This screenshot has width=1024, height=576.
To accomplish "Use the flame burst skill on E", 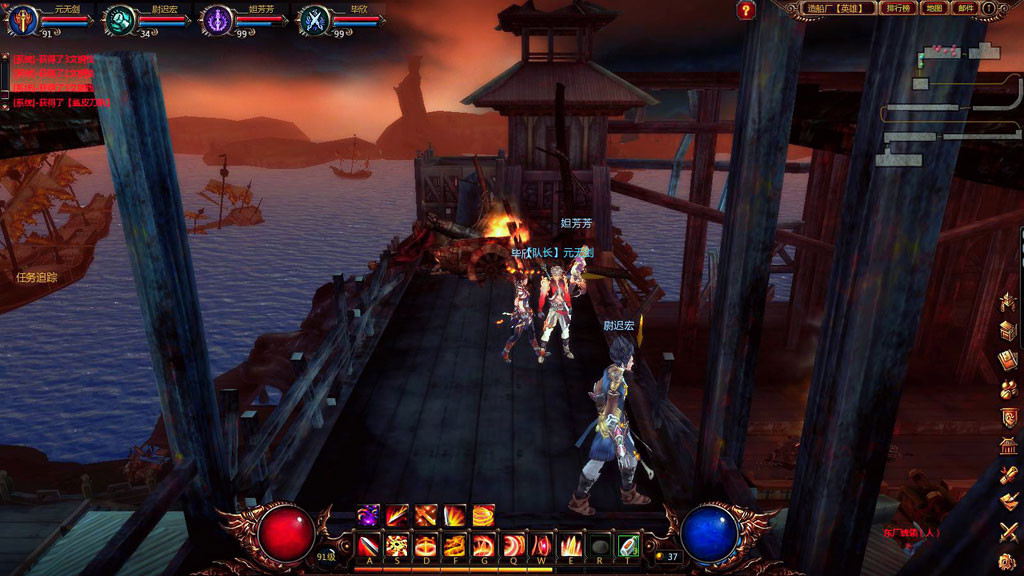I will pyautogui.click(x=571, y=546).
